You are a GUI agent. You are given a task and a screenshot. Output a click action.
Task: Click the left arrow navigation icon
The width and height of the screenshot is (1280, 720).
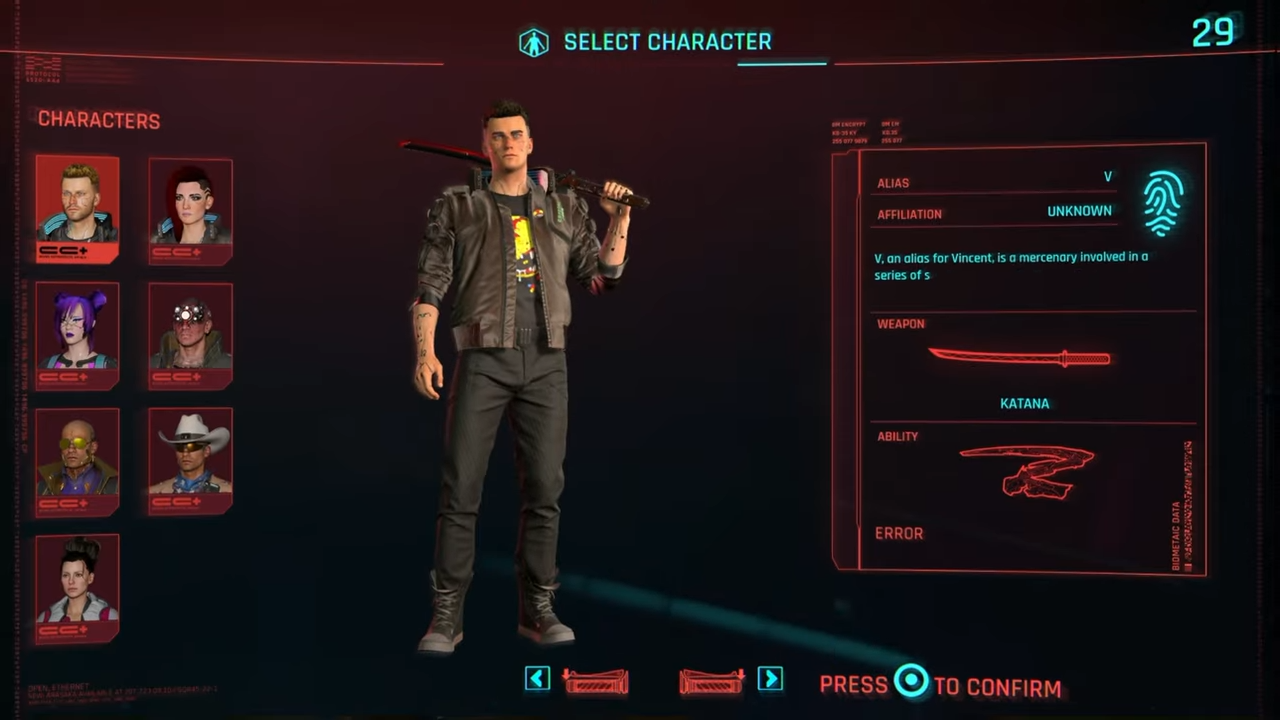pyautogui.click(x=537, y=679)
